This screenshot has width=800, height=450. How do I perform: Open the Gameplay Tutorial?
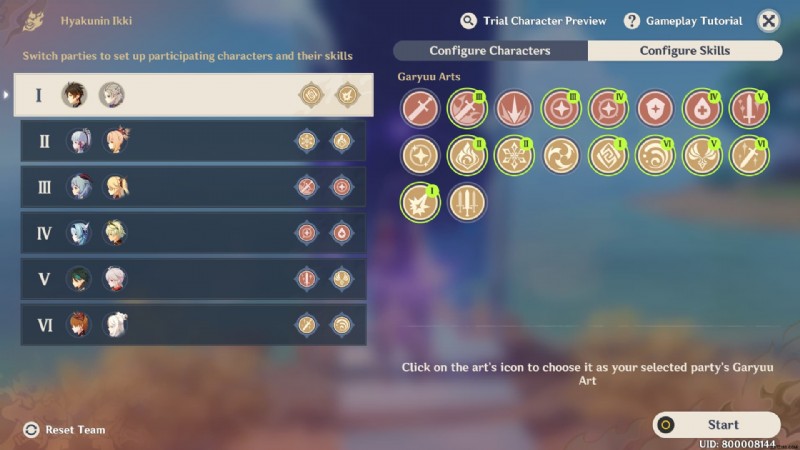(683, 21)
